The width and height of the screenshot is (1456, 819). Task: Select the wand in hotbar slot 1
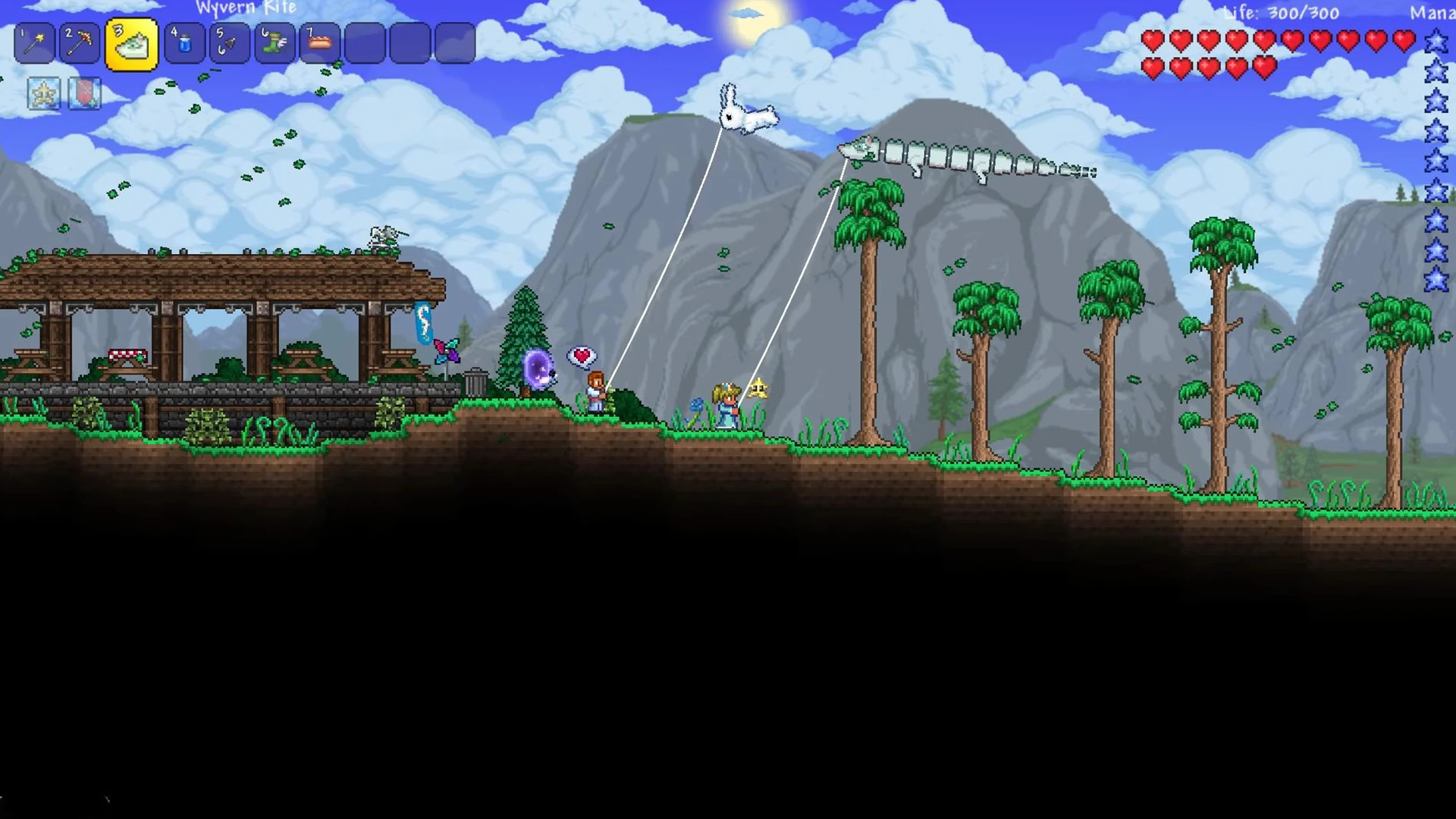35,43
